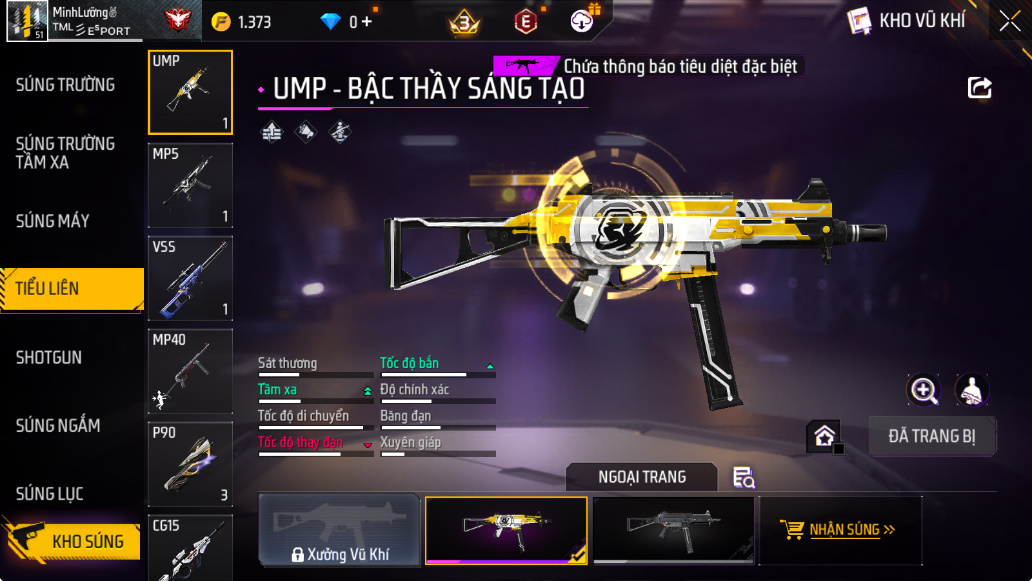Viewport: 1032px width, 581px height.
Task: Open the Kho Vũ Khí header
Action: pyautogui.click(x=907, y=21)
